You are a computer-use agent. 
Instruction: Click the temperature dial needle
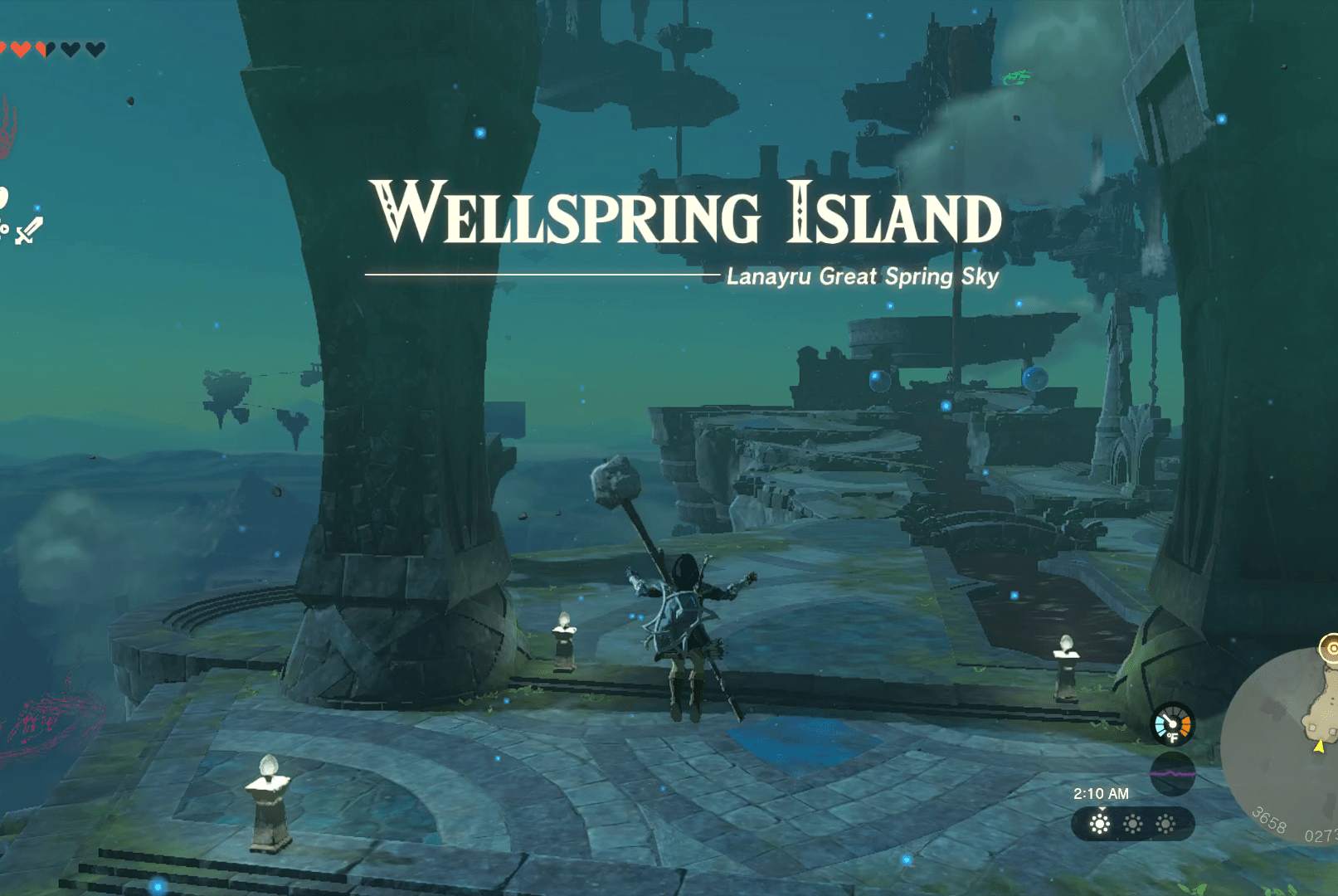tap(1168, 720)
